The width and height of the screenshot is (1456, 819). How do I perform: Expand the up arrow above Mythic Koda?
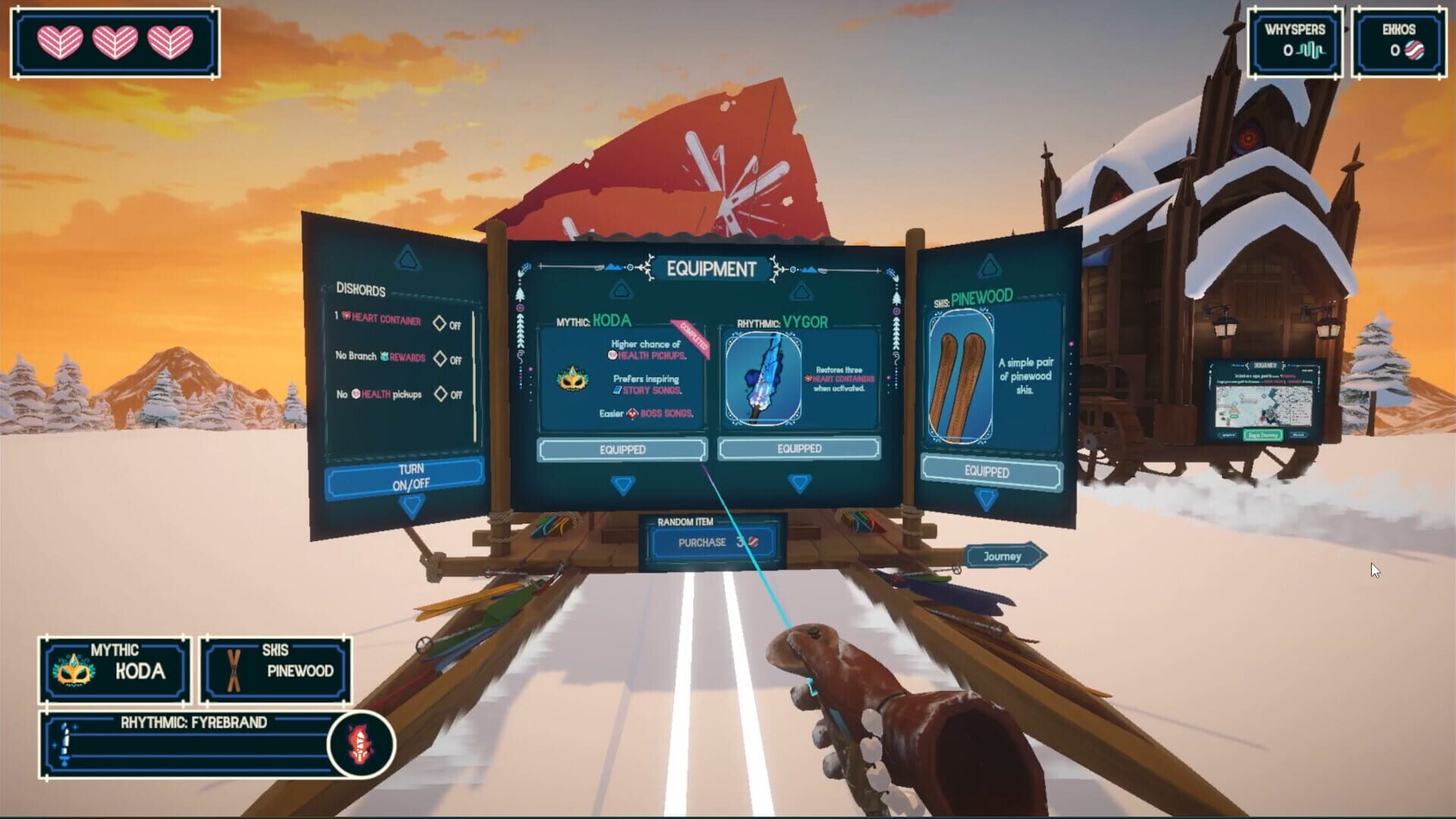tap(623, 288)
